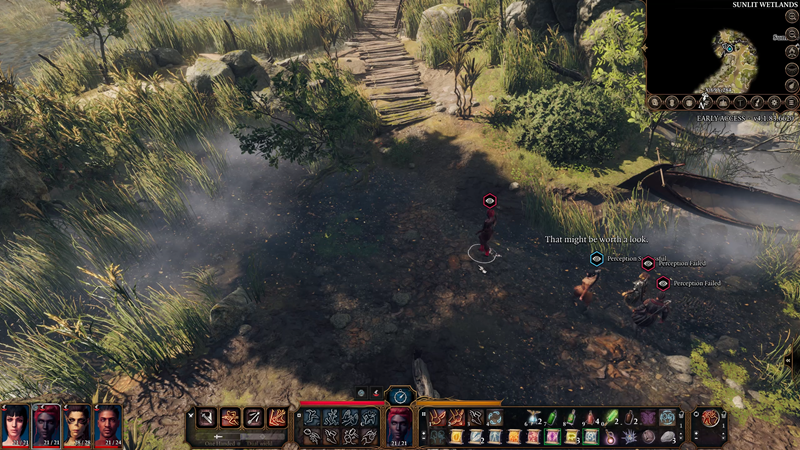Viewport: 800px width, 450px height.
Task: Click the active character portrait in hotbar center
Action: coord(399,427)
